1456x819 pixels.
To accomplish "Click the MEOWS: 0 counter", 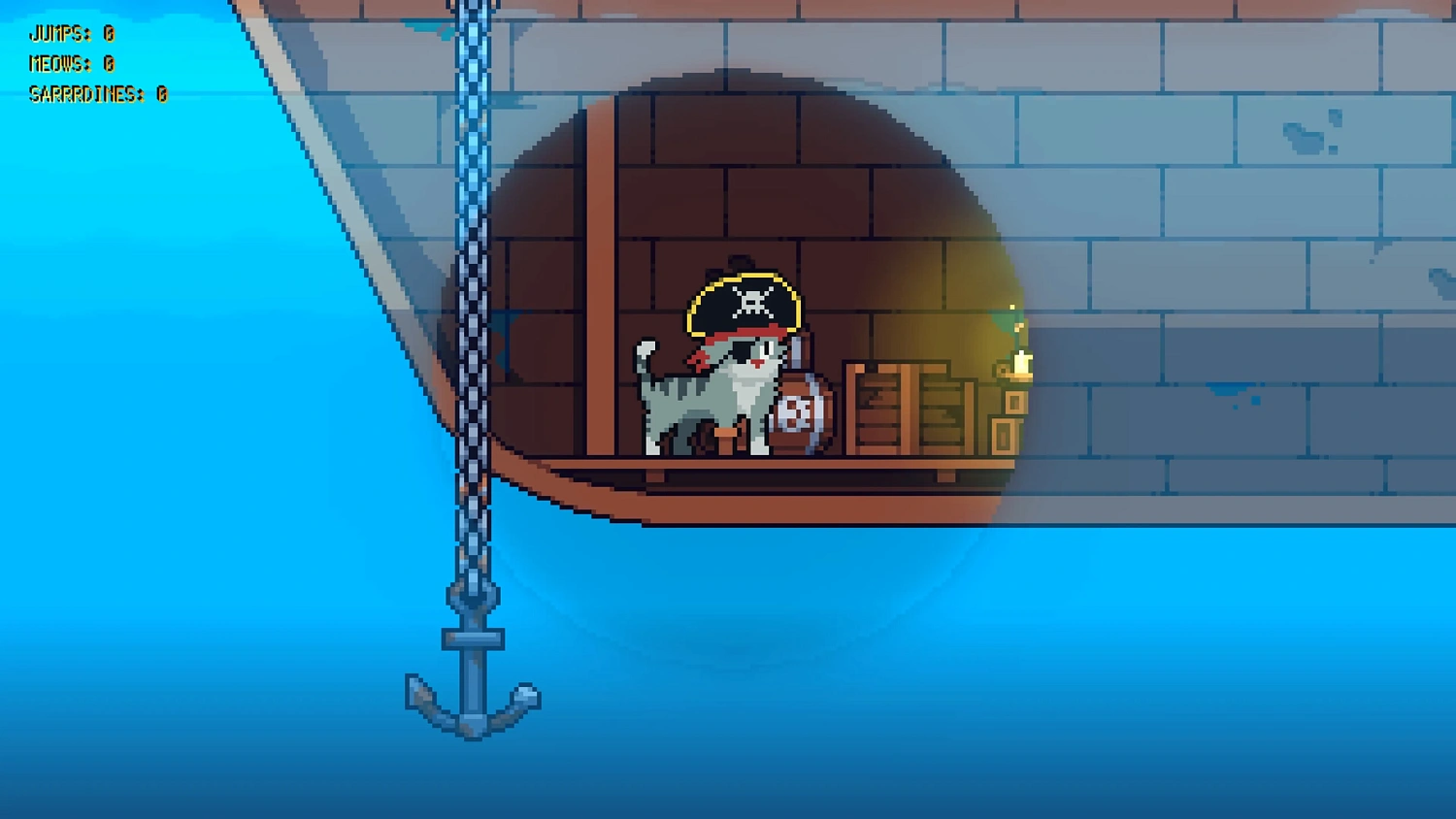I will pos(74,64).
